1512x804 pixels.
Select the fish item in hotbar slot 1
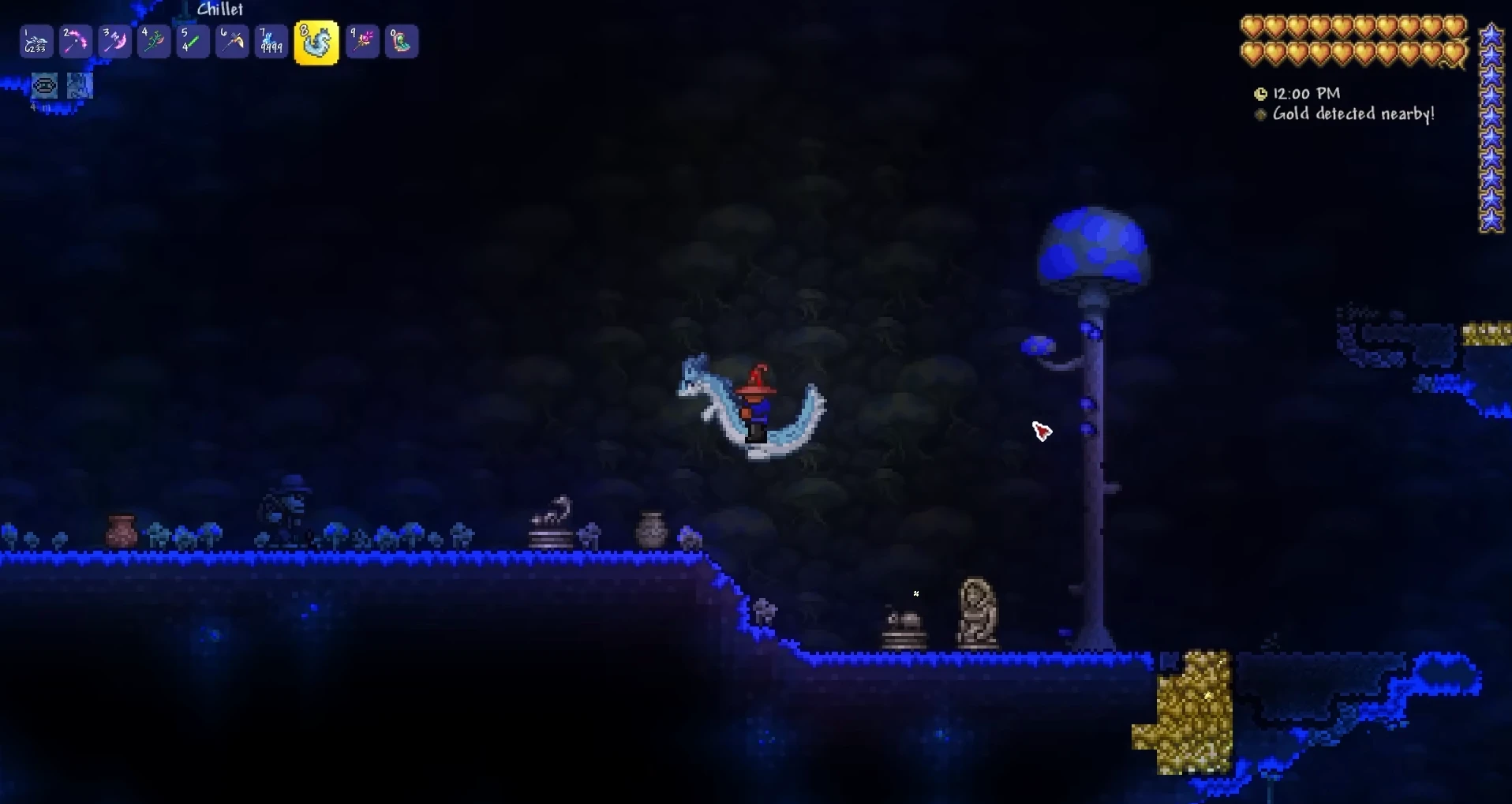coord(36,41)
